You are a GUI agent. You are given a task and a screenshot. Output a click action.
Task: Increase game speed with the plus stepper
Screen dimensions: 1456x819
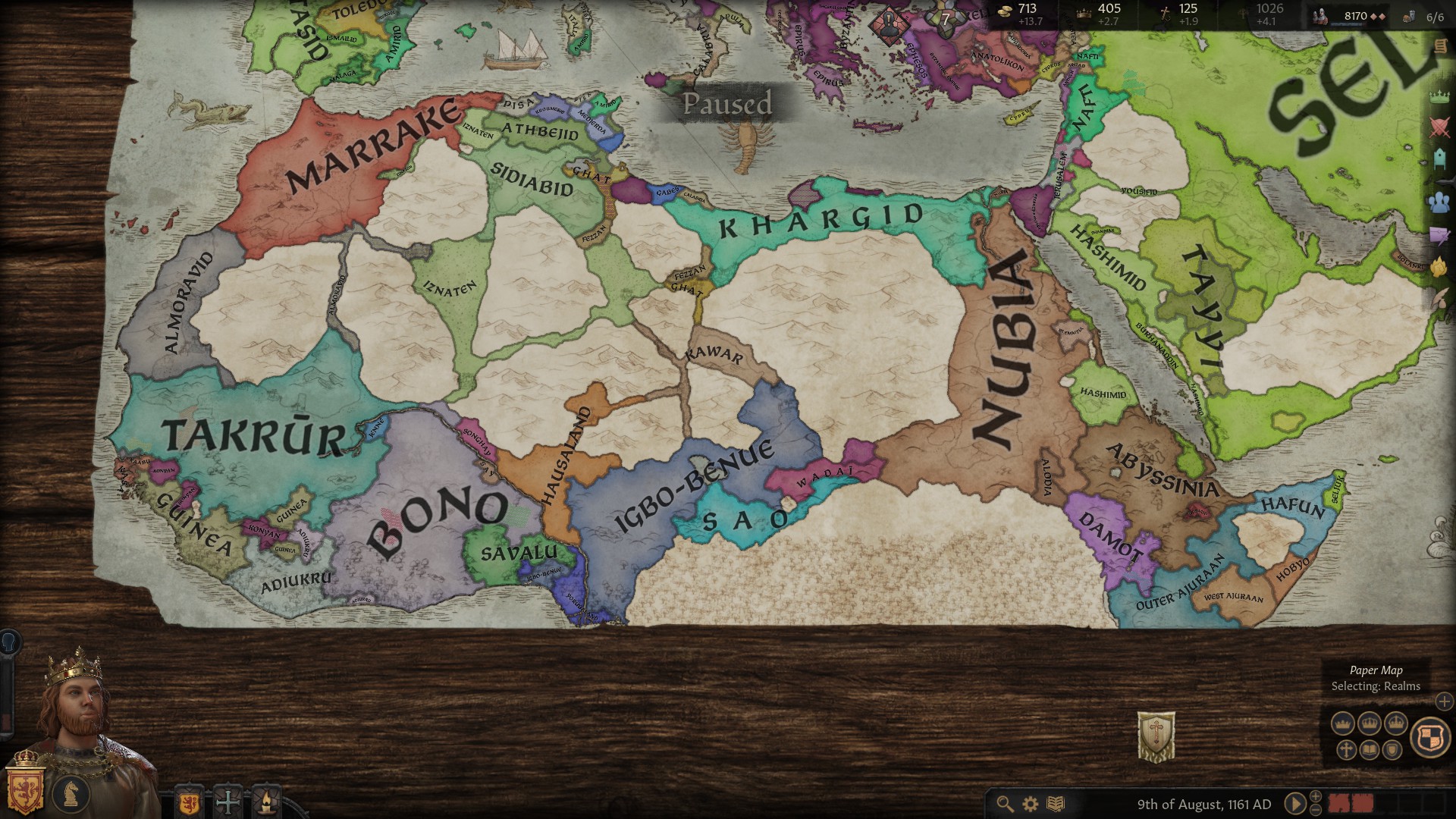(1316, 797)
